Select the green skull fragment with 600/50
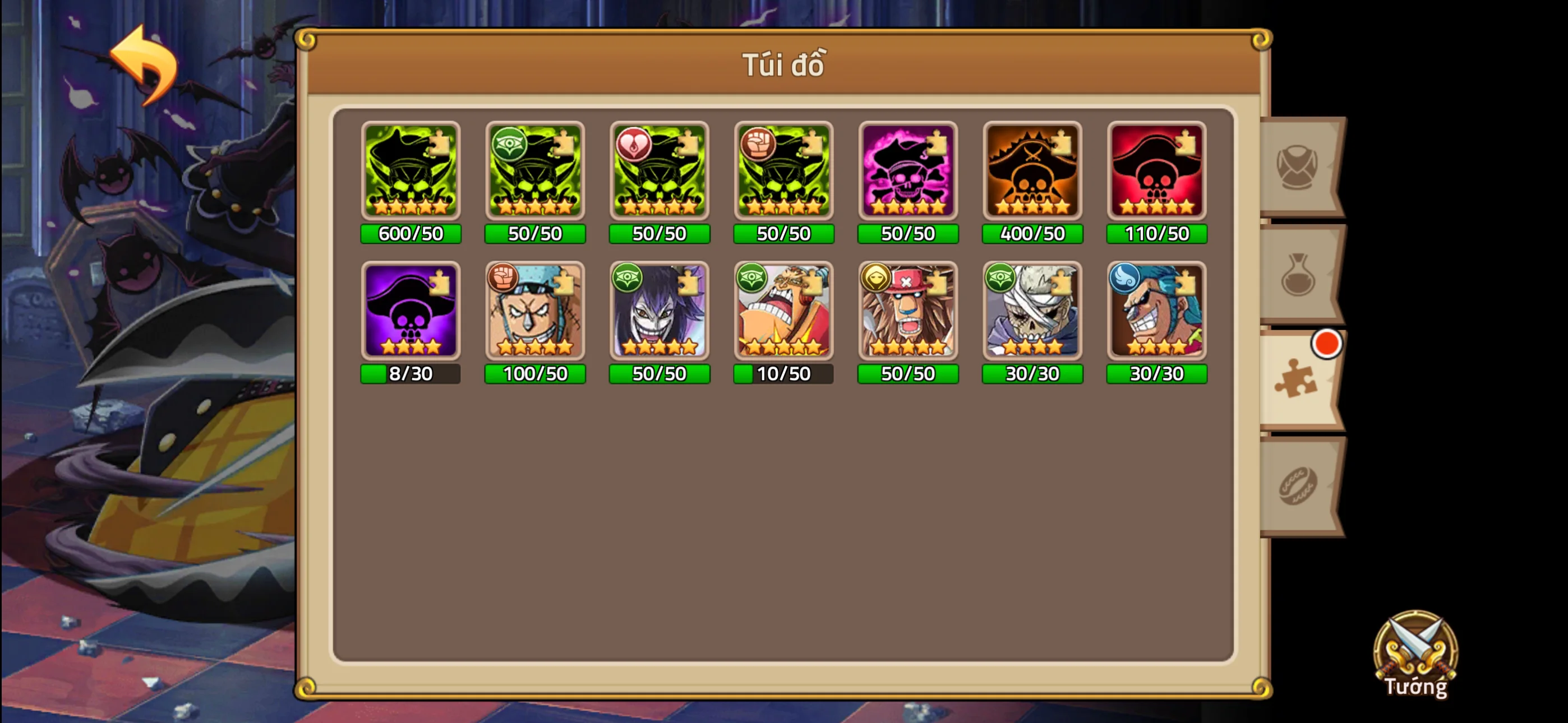This screenshot has width=1568, height=723. tap(411, 172)
